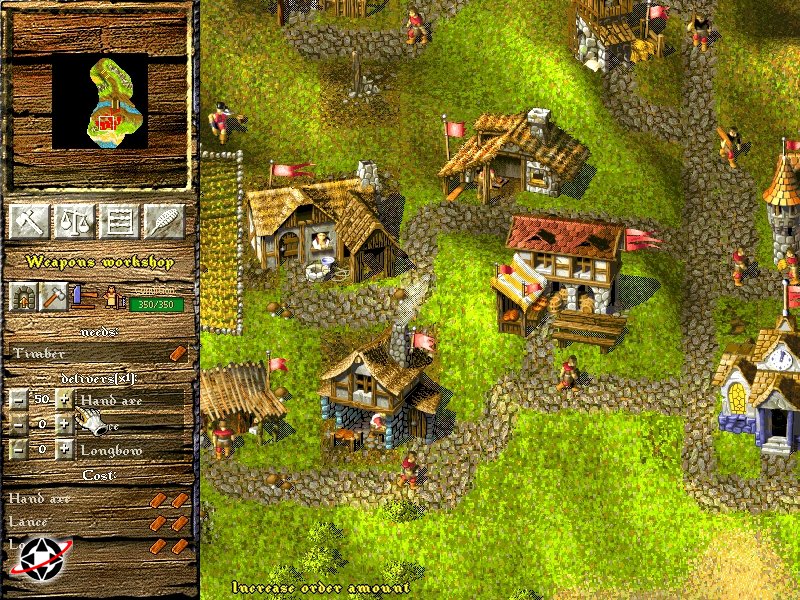The height and width of the screenshot is (600, 800).
Task: Toggle the hammer repair button
Action: click(53, 295)
